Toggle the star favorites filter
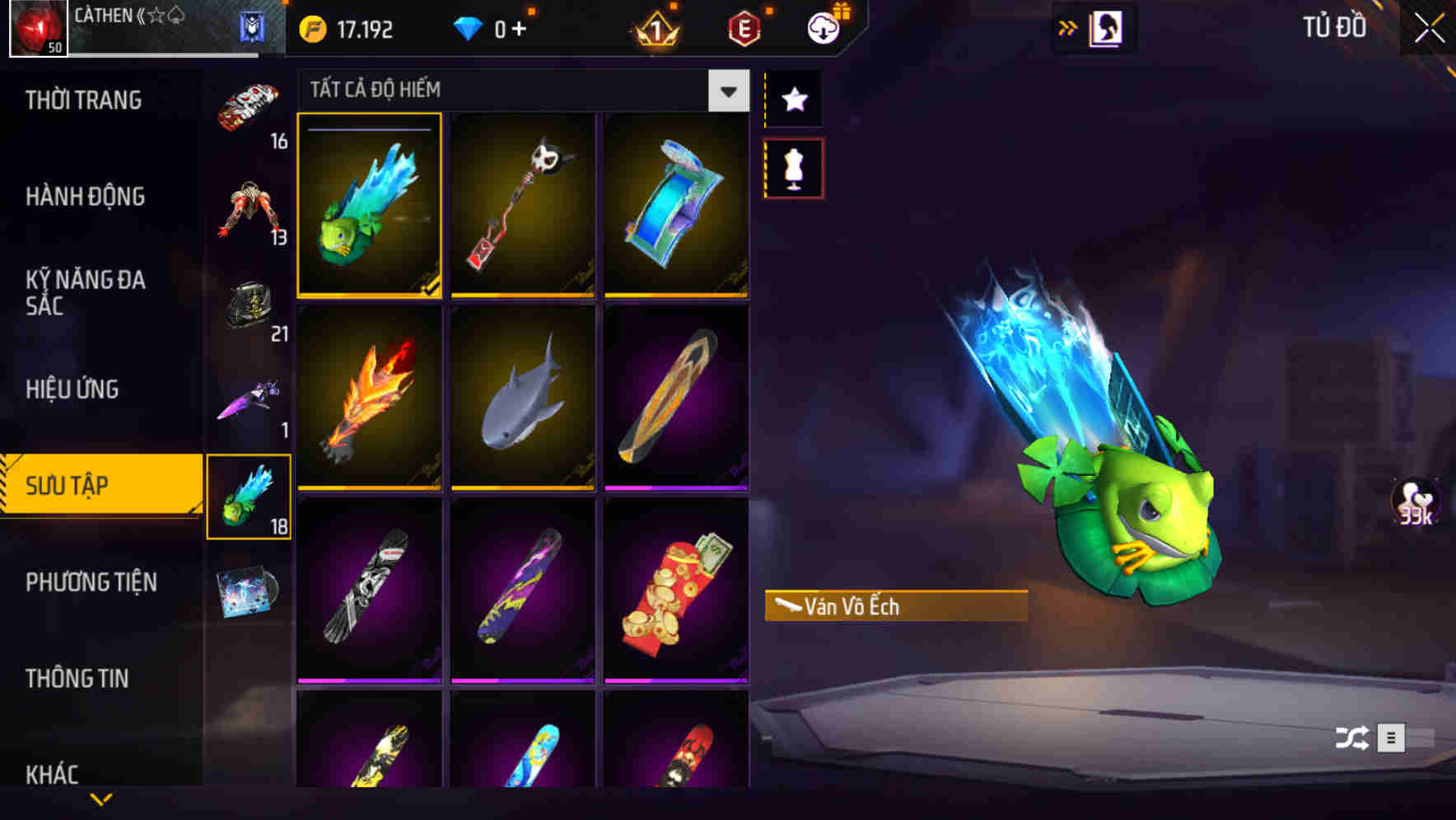This screenshot has width=1456, height=820. 794,100
